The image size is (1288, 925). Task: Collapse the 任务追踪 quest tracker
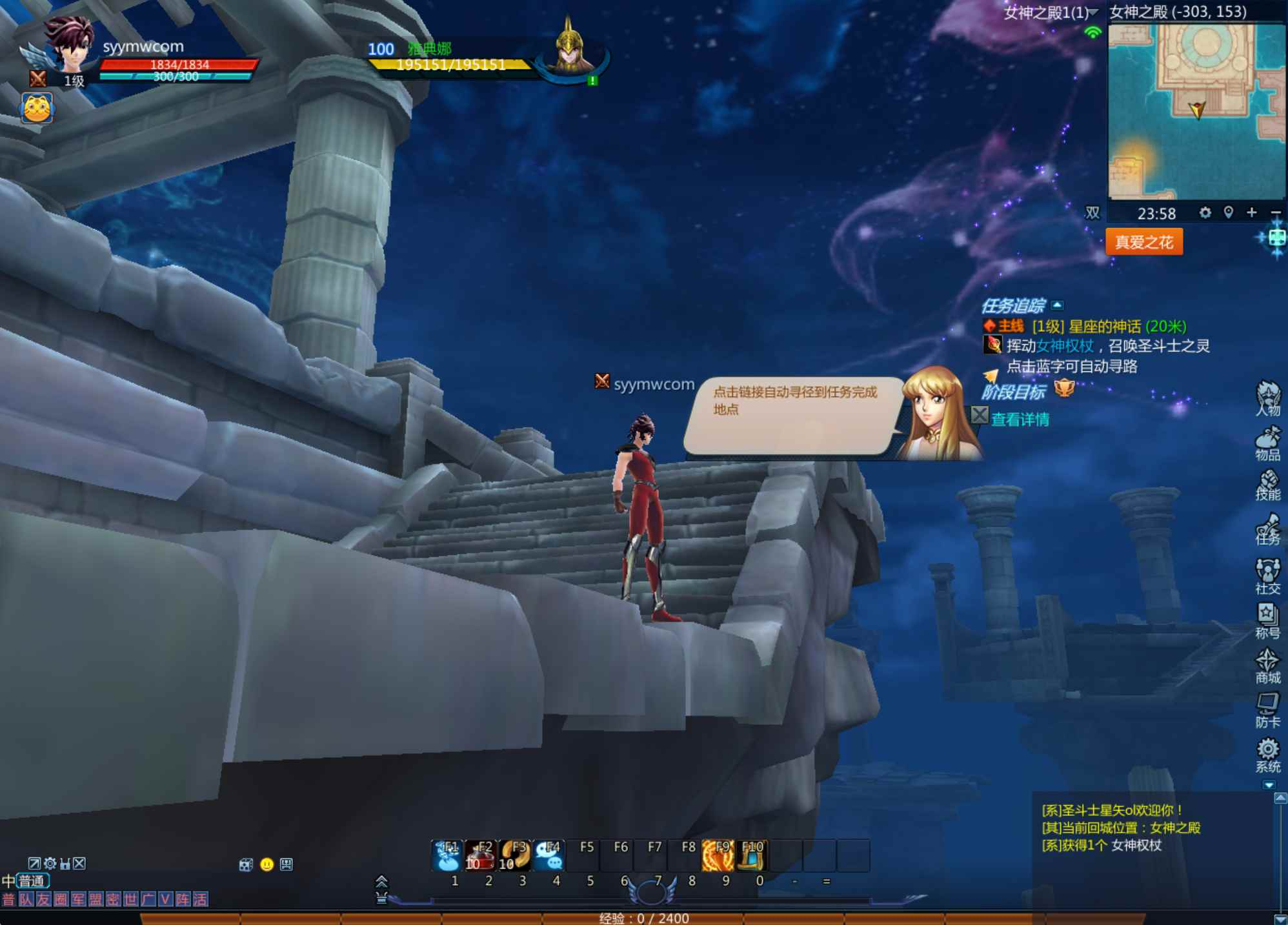1057,305
